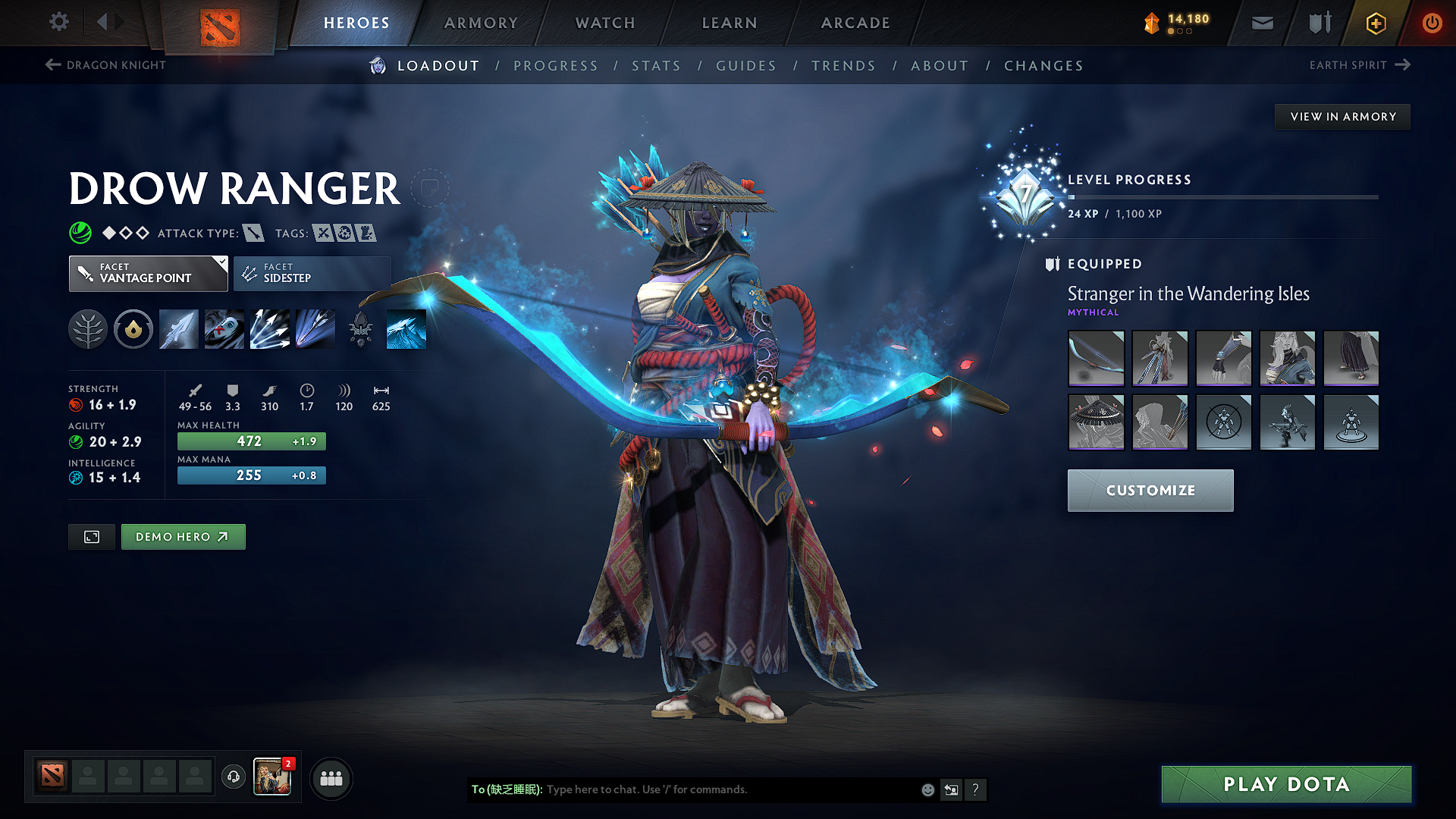Open settings with the gear icon
1456x819 pixels.
58,22
